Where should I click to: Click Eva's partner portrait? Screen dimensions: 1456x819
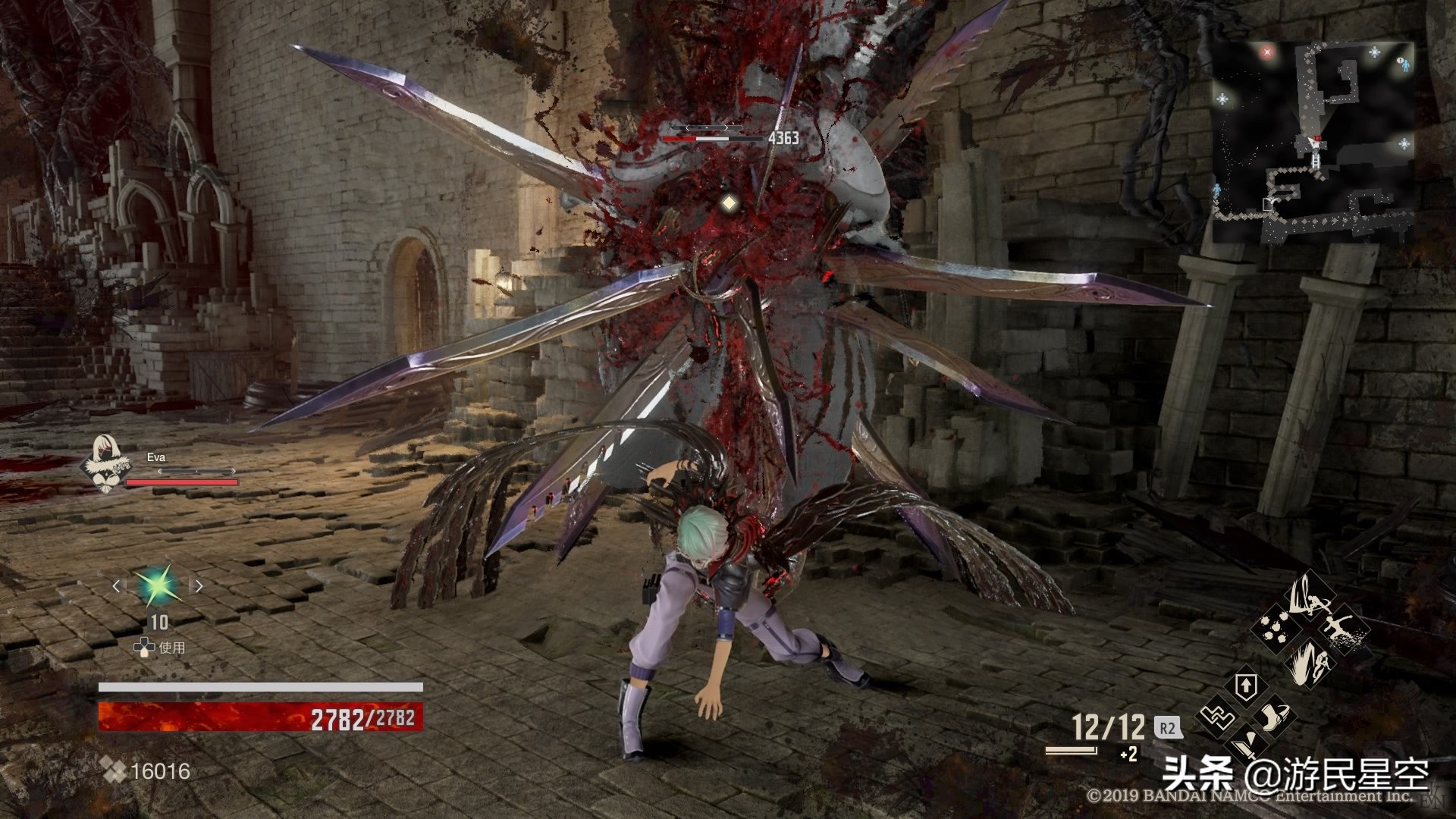point(105,462)
